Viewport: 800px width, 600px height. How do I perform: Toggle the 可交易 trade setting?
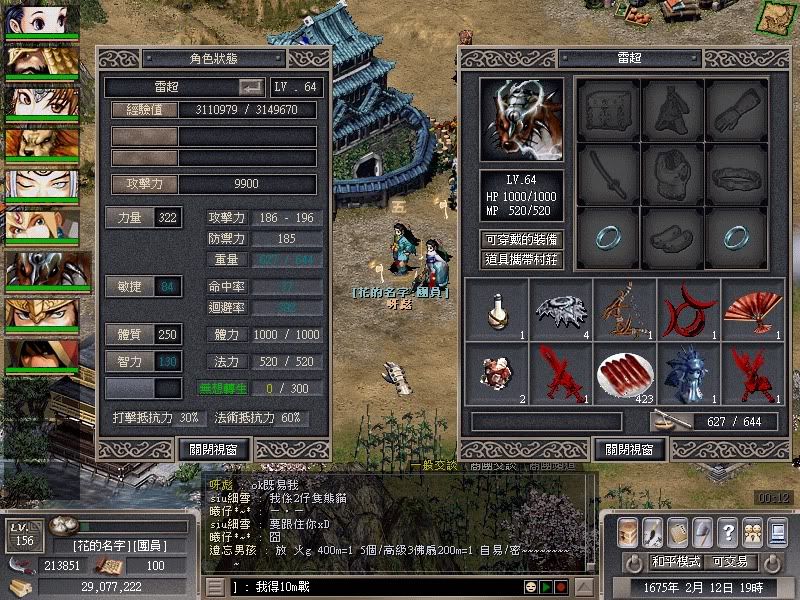tap(730, 562)
